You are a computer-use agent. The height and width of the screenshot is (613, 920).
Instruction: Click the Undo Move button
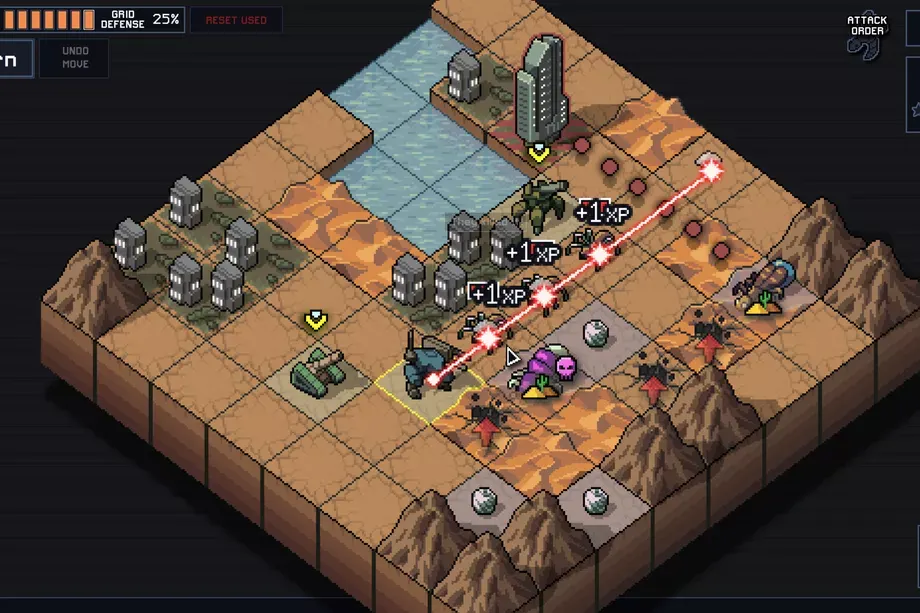pos(75,58)
